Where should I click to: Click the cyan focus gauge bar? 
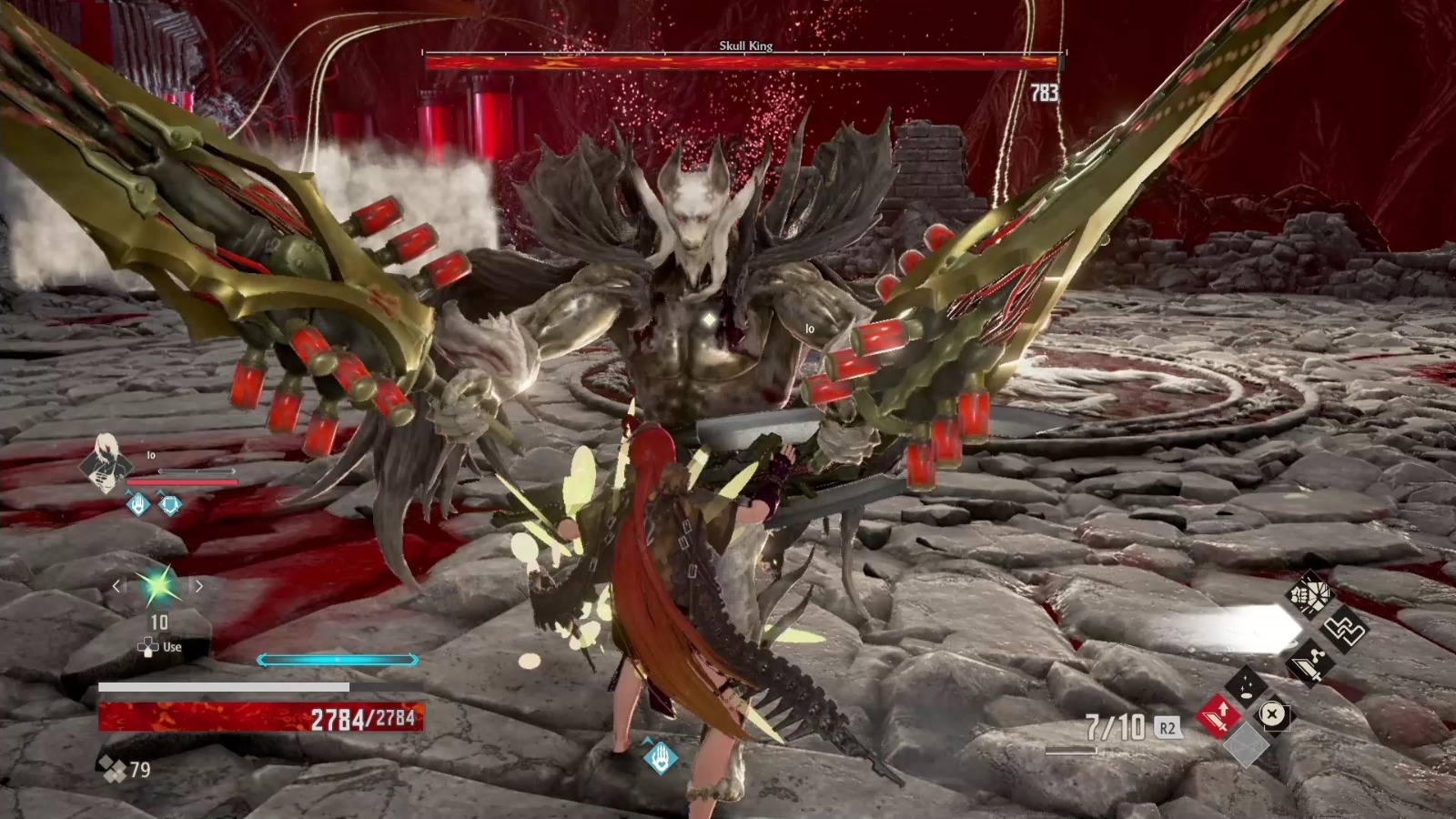click(337, 658)
